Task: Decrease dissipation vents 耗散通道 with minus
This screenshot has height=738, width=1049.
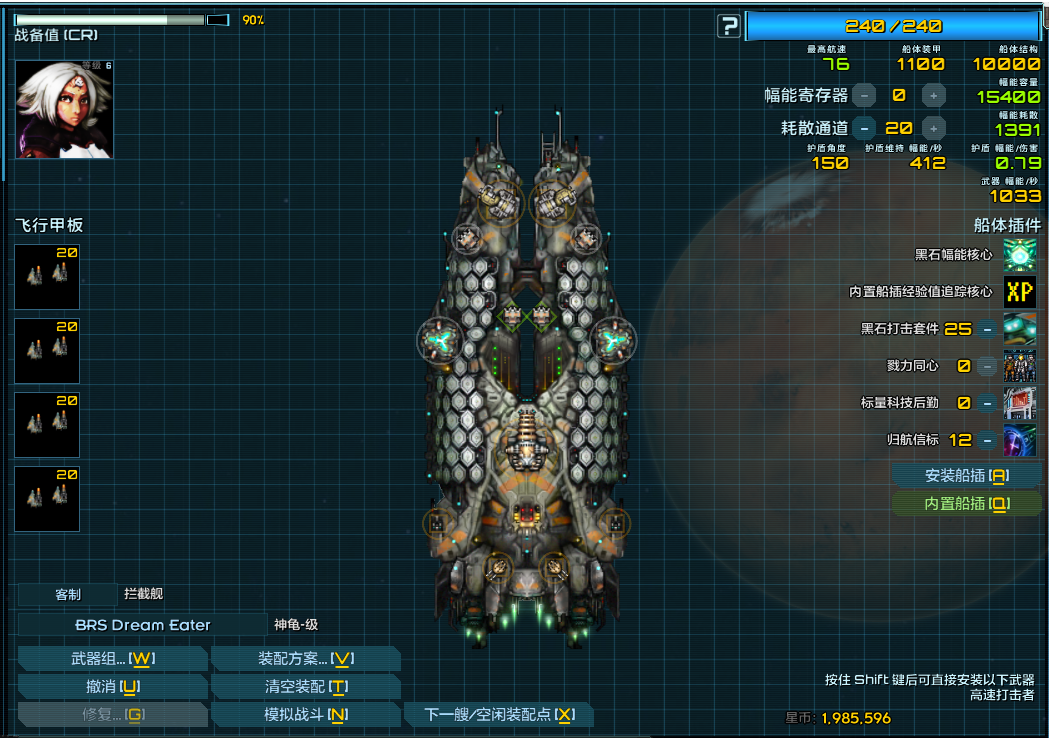Action: click(x=865, y=128)
